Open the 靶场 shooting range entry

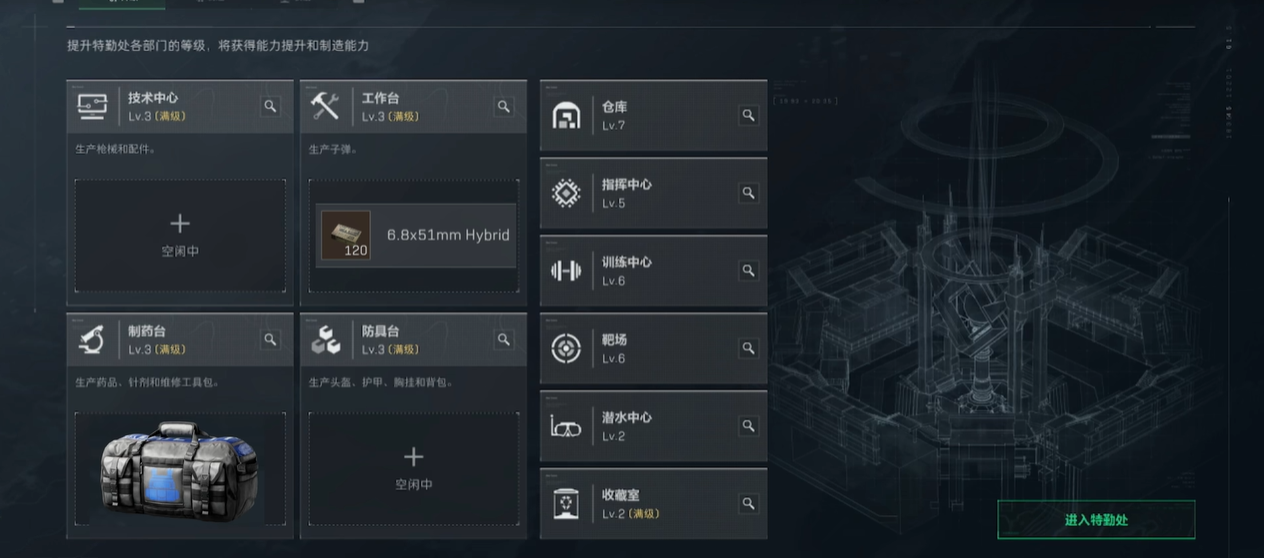640,349
